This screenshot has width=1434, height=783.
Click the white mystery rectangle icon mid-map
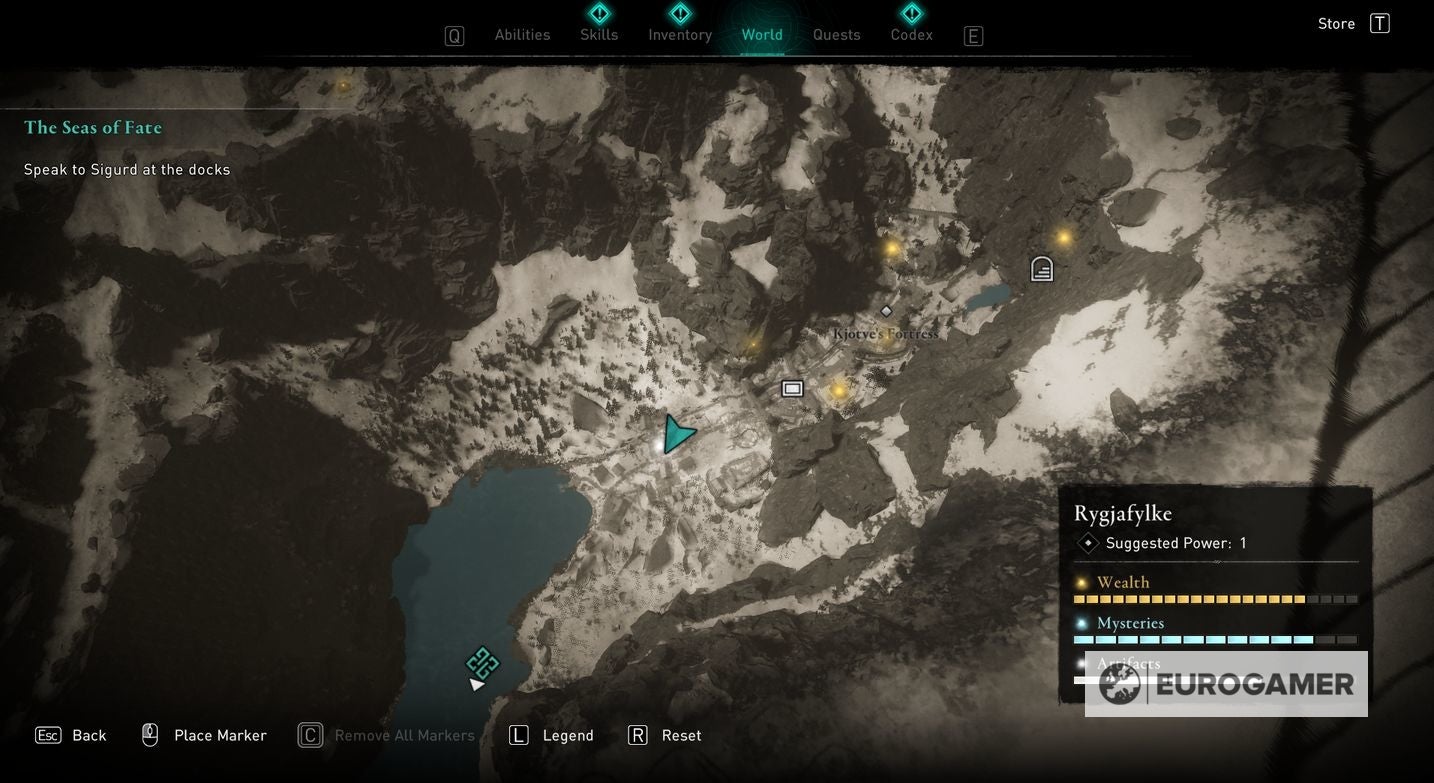click(792, 388)
